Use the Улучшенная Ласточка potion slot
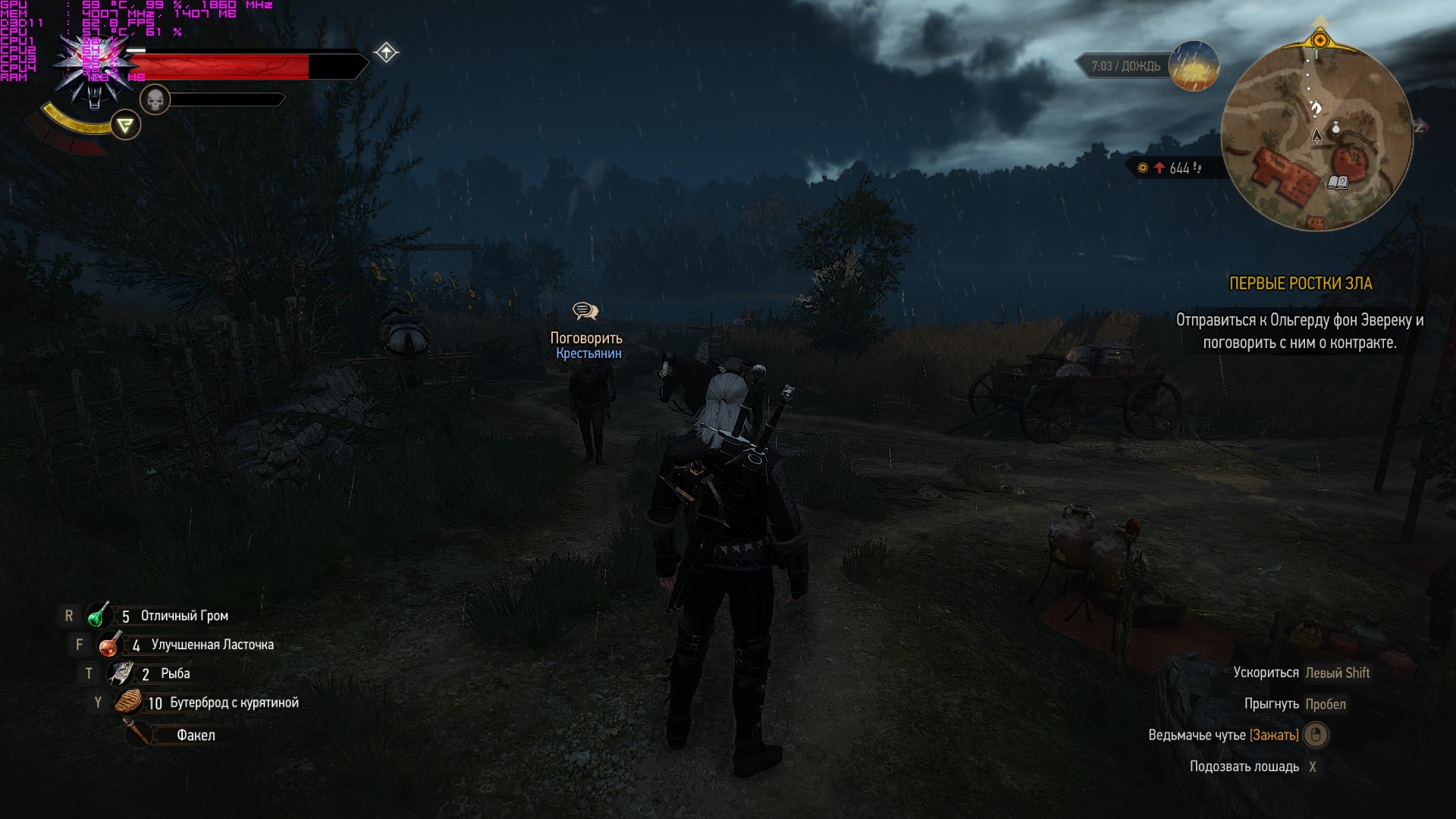Viewport: 1456px width, 819px height. 109,645
